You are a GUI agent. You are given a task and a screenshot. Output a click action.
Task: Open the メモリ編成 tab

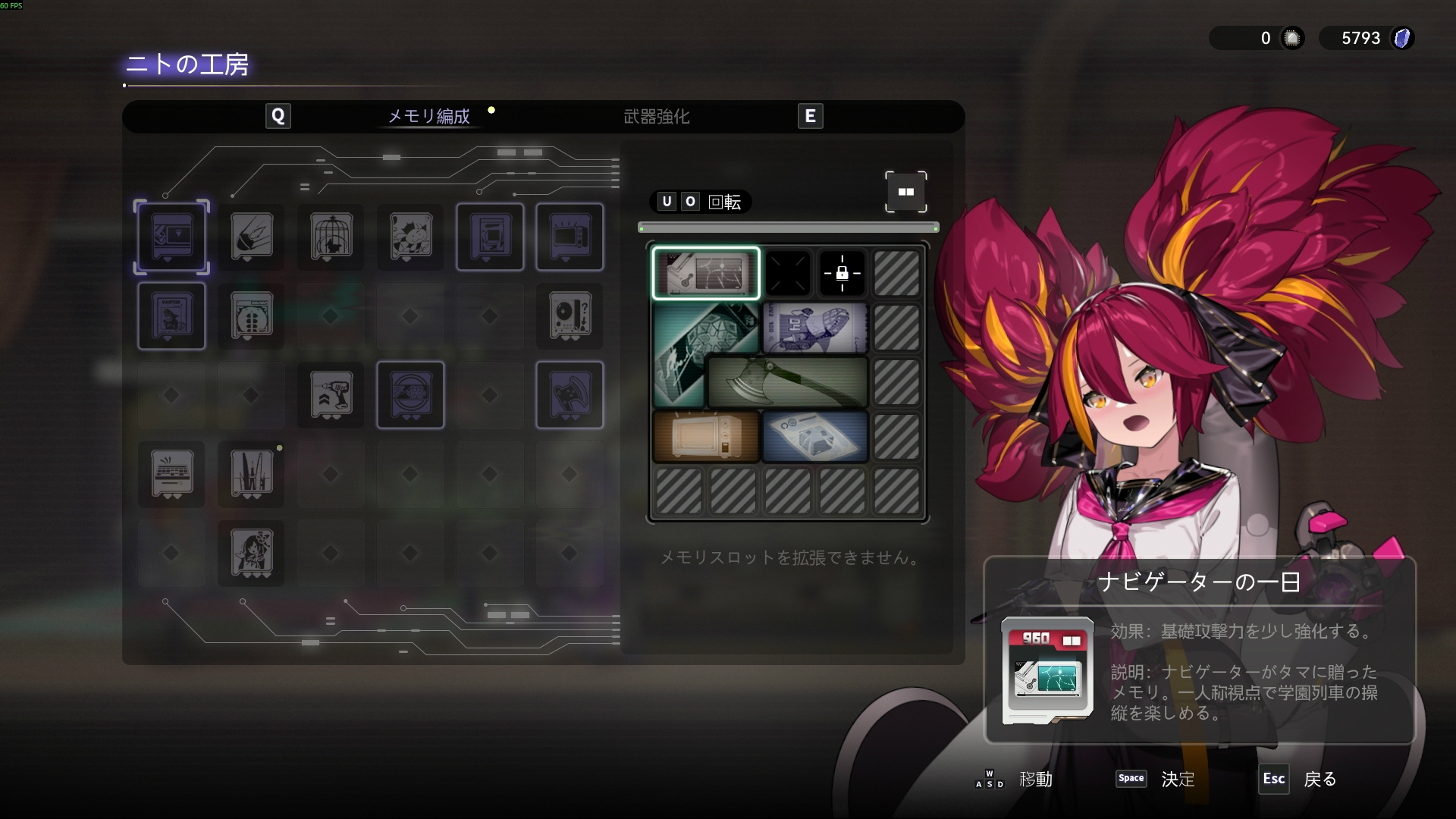[428, 117]
